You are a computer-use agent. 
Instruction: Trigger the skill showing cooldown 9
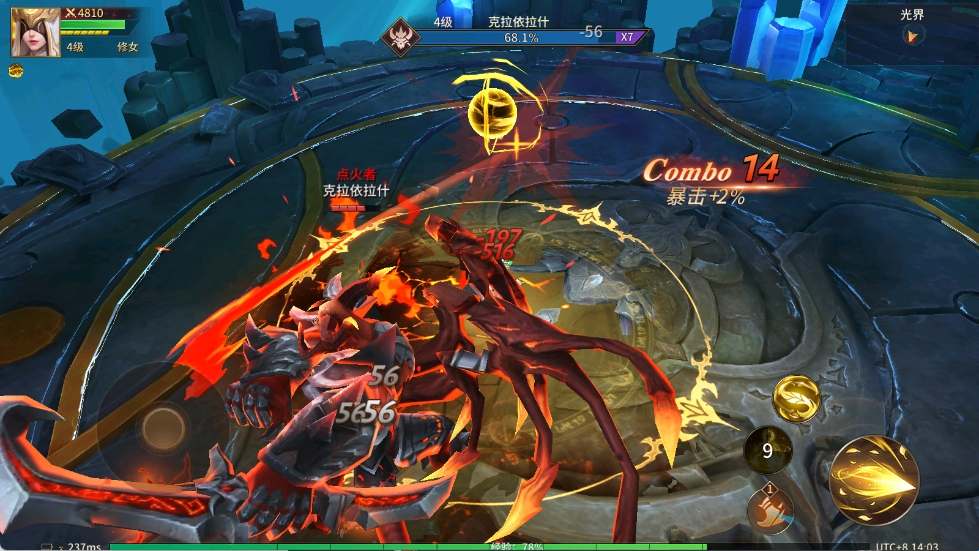click(767, 450)
